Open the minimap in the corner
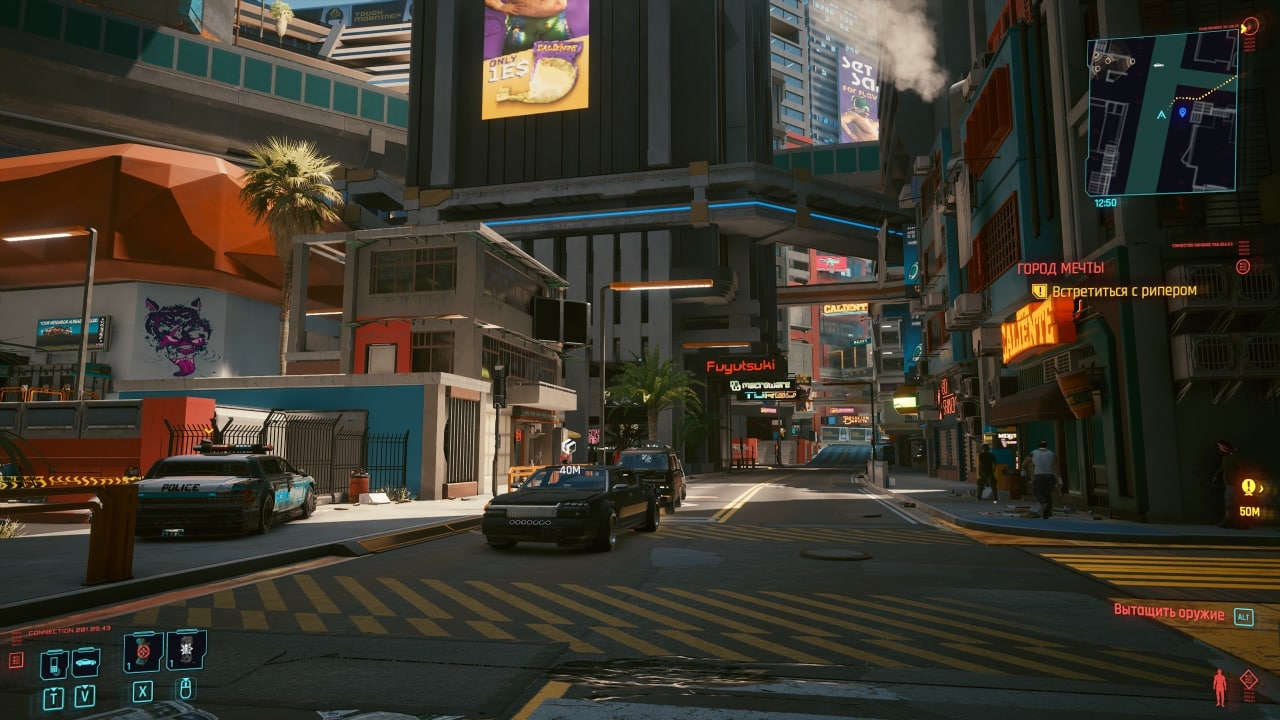Image resolution: width=1280 pixels, height=720 pixels. 1161,113
